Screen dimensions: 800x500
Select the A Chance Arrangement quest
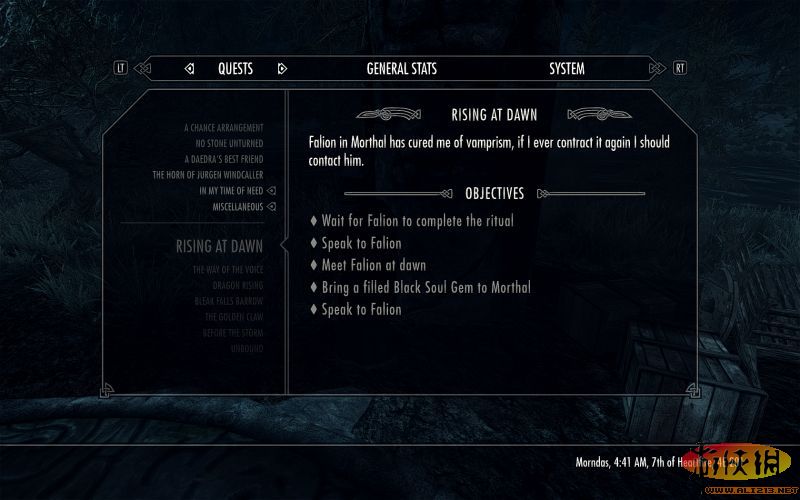click(224, 128)
